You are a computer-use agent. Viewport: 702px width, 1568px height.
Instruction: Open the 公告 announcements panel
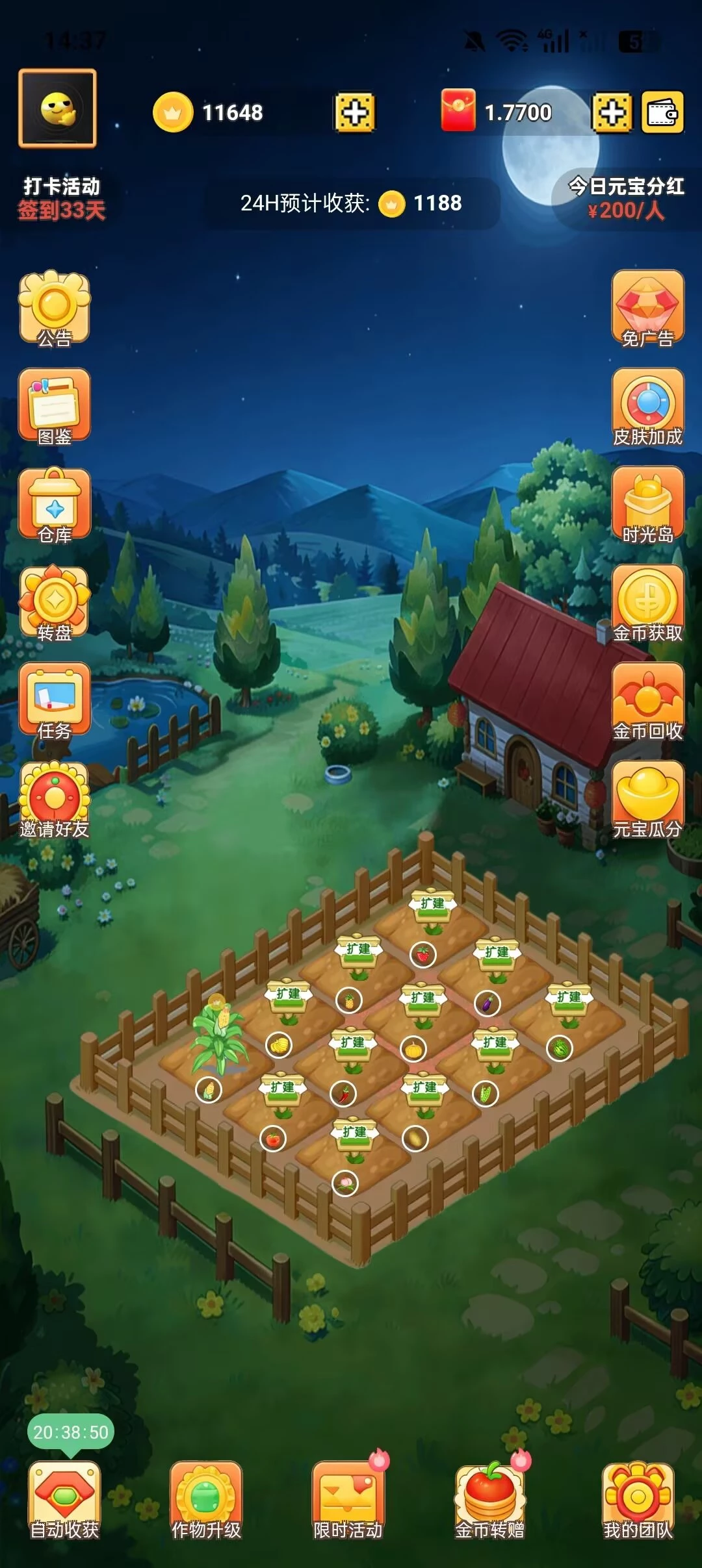pos(55,307)
